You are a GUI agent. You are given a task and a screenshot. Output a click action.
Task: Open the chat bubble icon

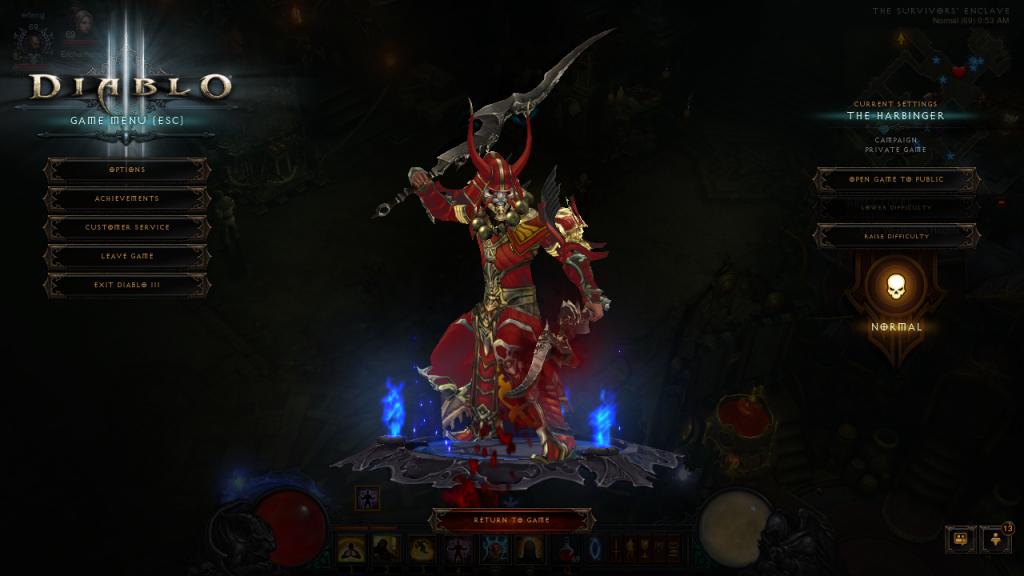pyautogui.click(x=961, y=539)
